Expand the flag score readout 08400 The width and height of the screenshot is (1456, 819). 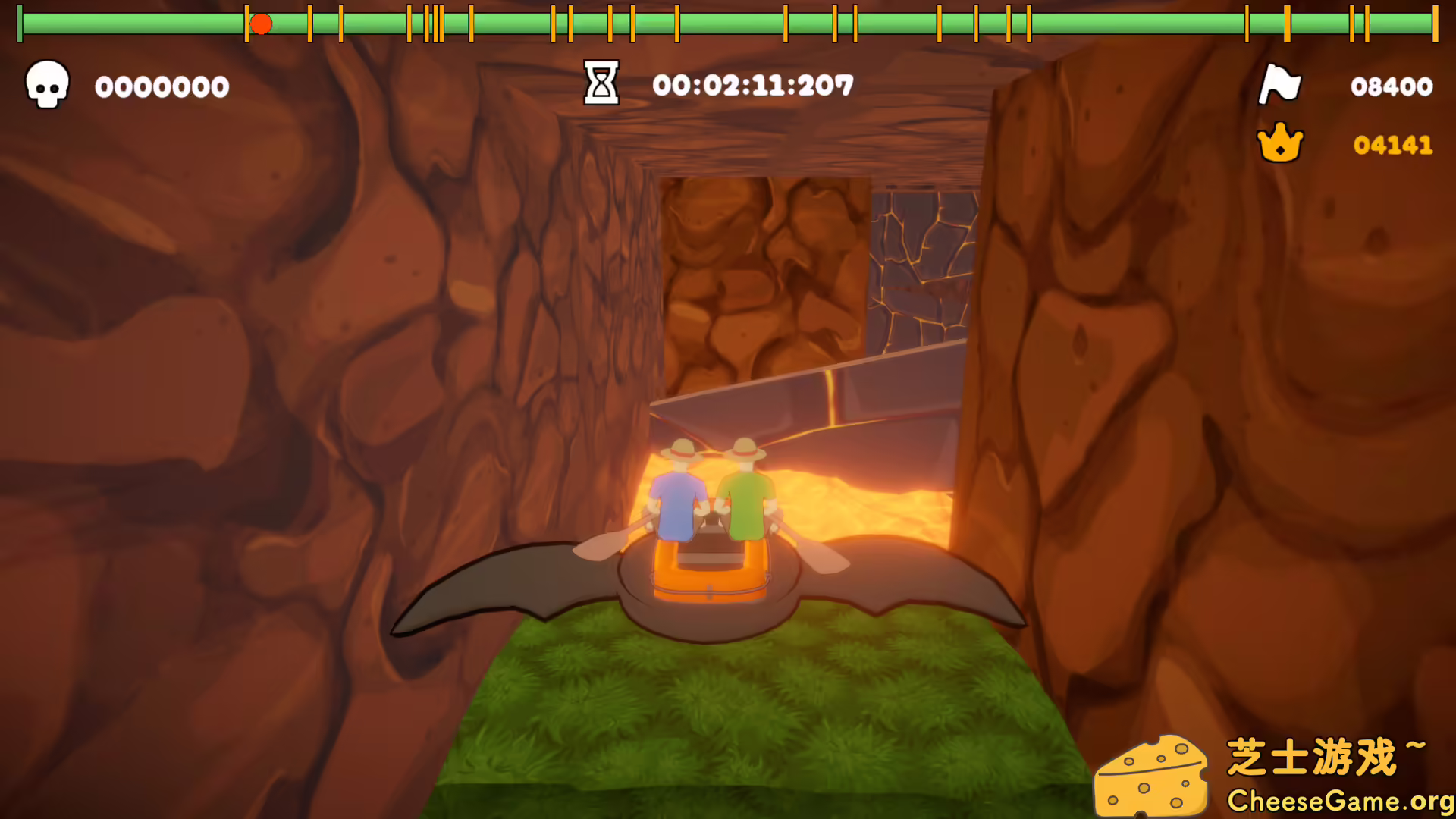coord(1392,86)
